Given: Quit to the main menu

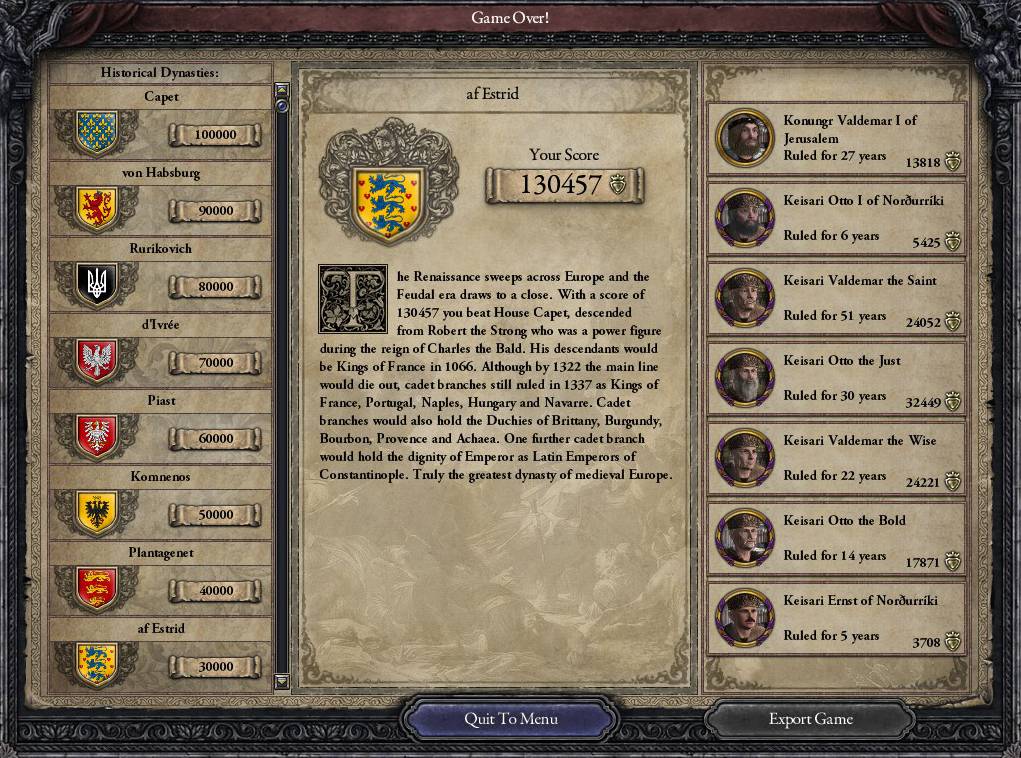Looking at the screenshot, I should [510, 719].
